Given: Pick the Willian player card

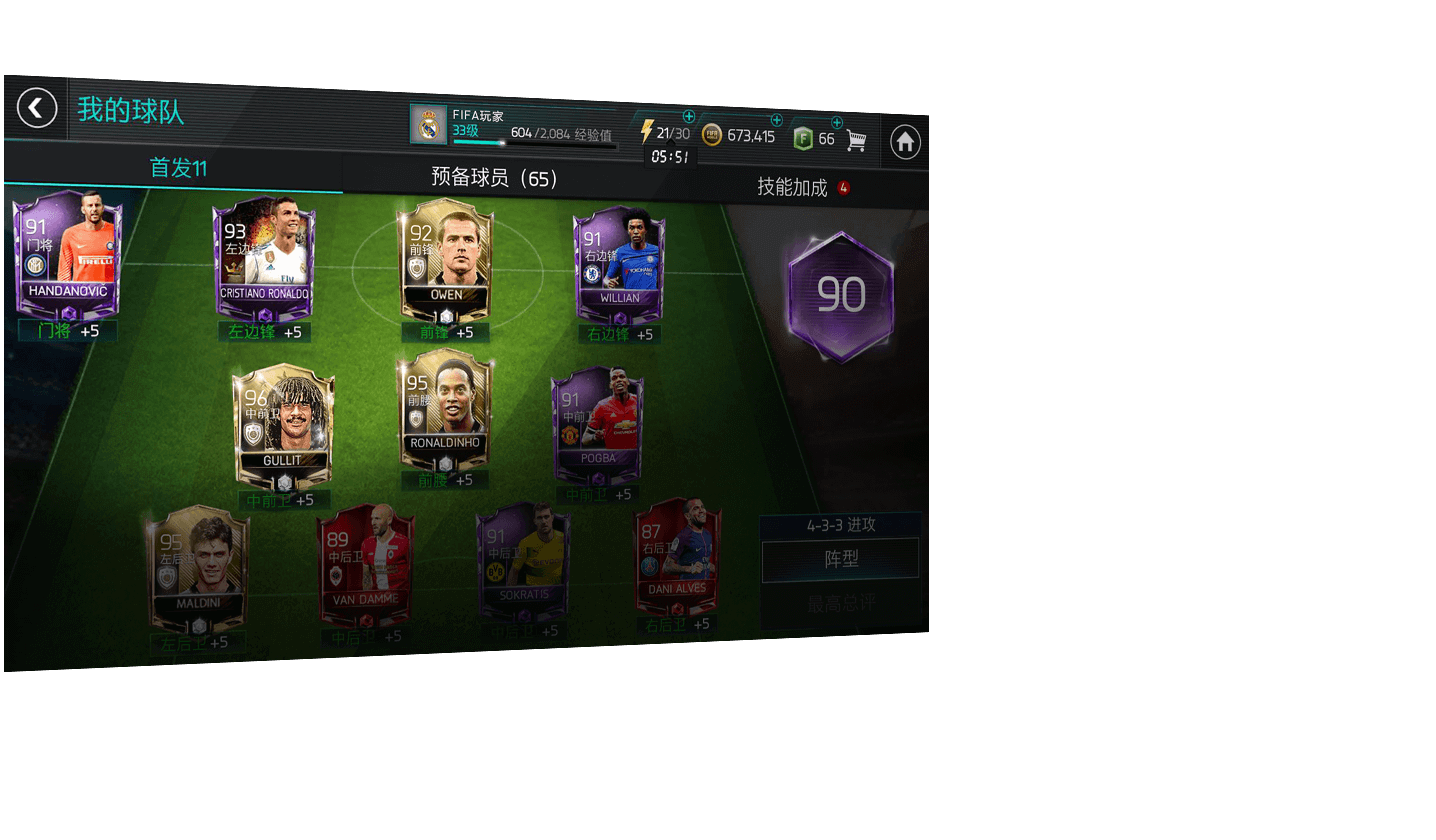Looking at the screenshot, I should coord(619,262).
